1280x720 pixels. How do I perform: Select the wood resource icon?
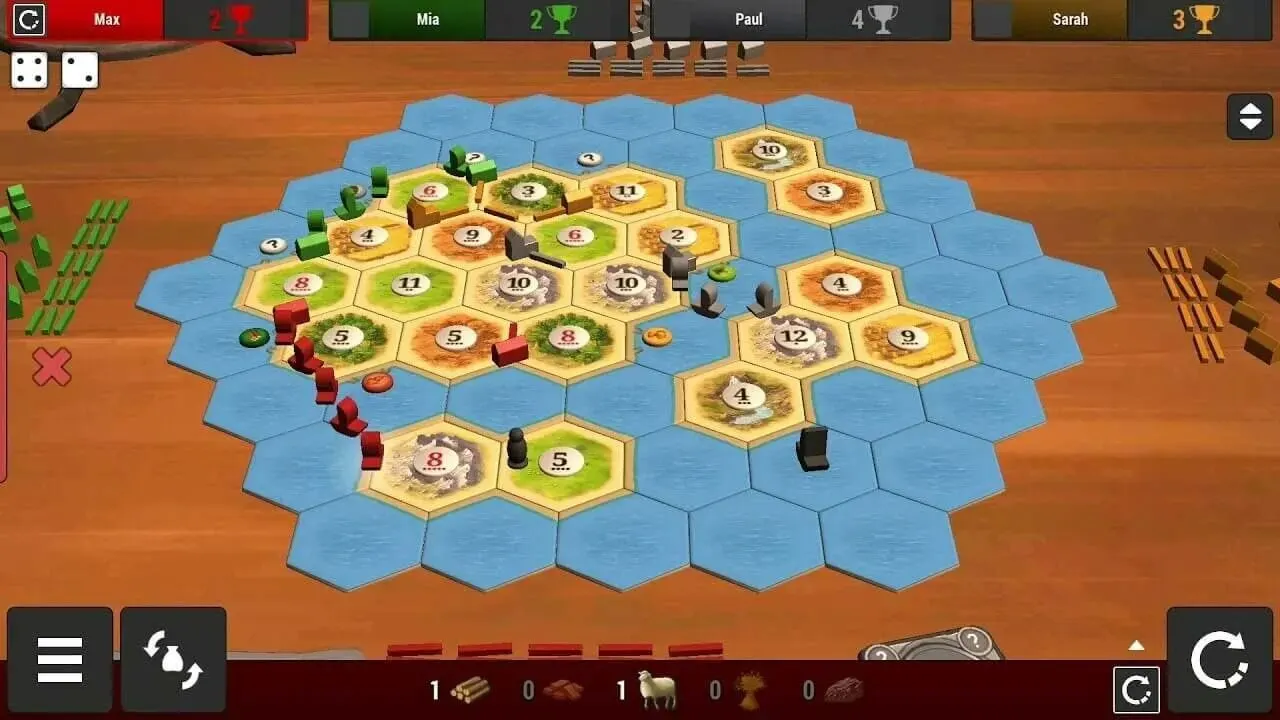click(x=465, y=691)
